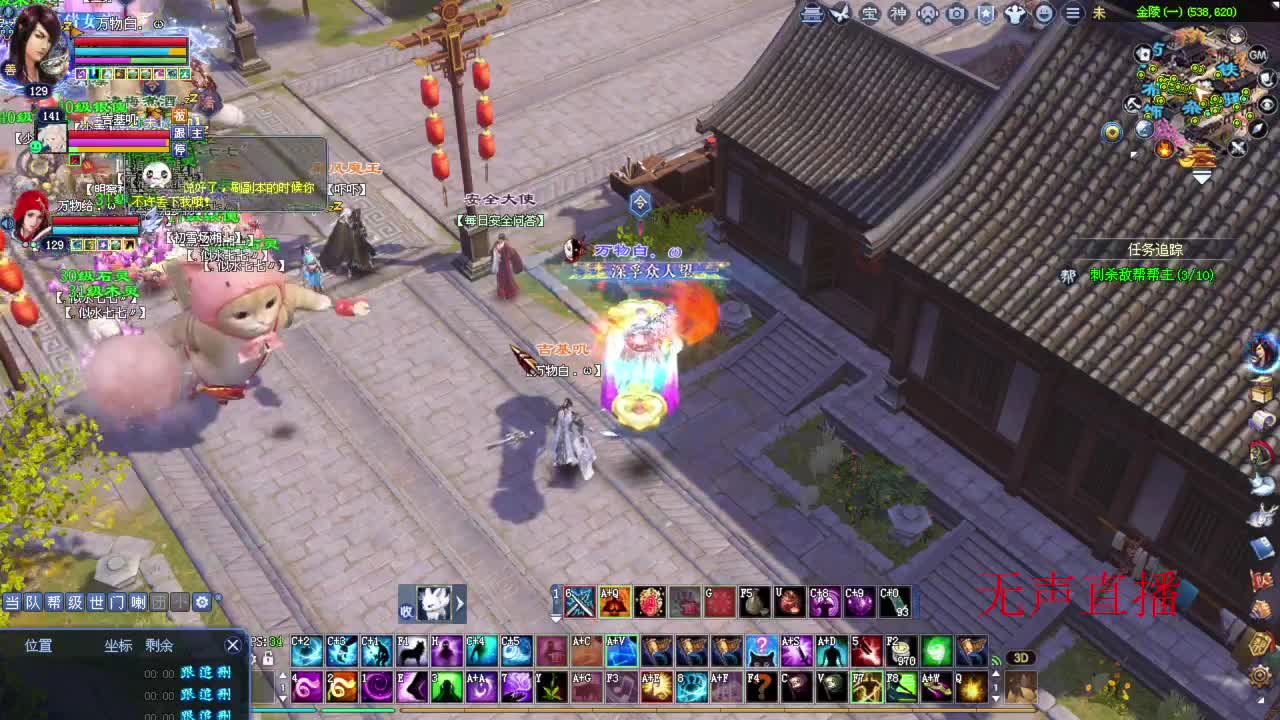The image size is (1280, 720).
Task: Click the up arrow to switch skill bar page
Action: pyautogui.click(x=283, y=677)
